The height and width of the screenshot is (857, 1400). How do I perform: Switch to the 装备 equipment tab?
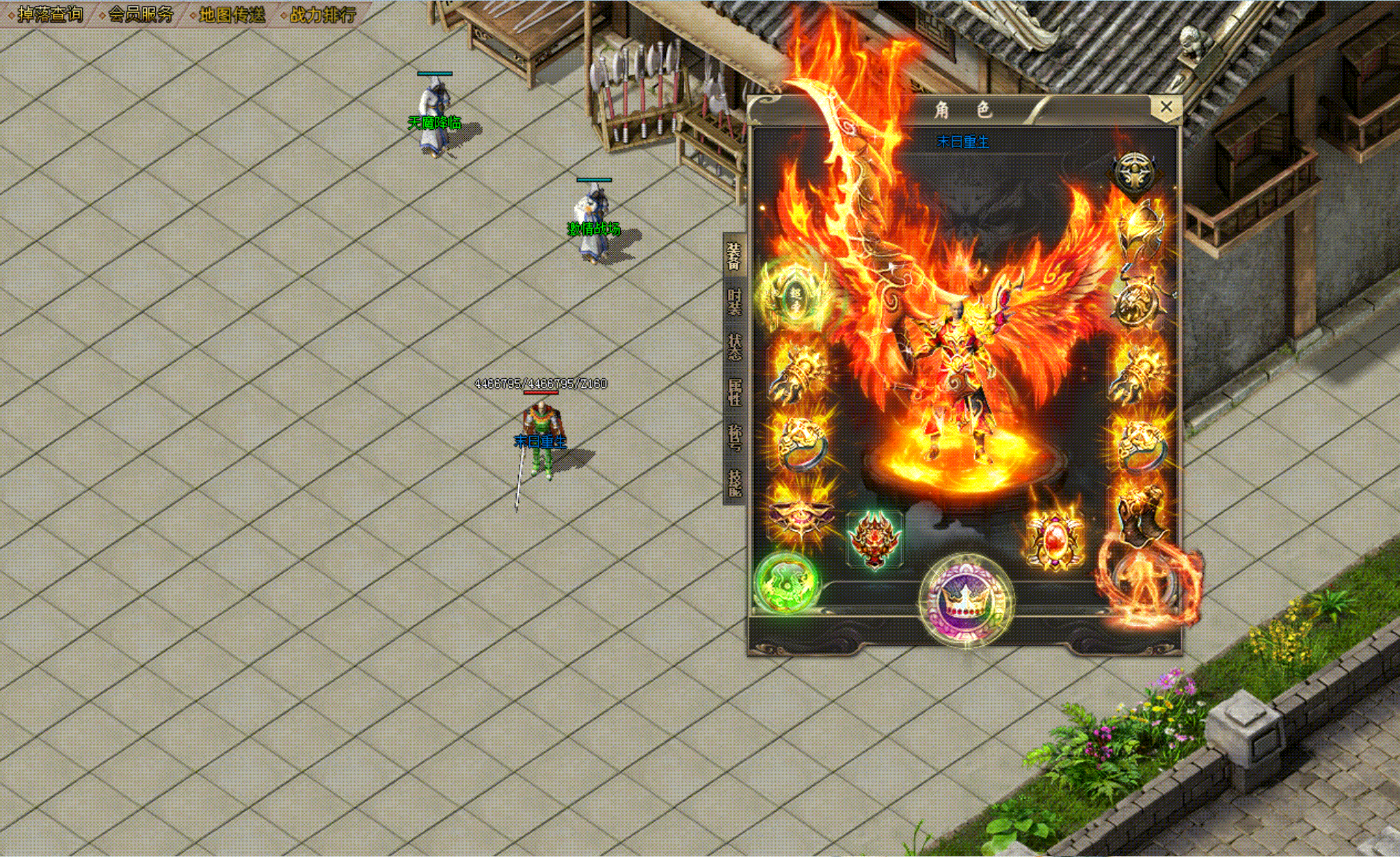[734, 256]
